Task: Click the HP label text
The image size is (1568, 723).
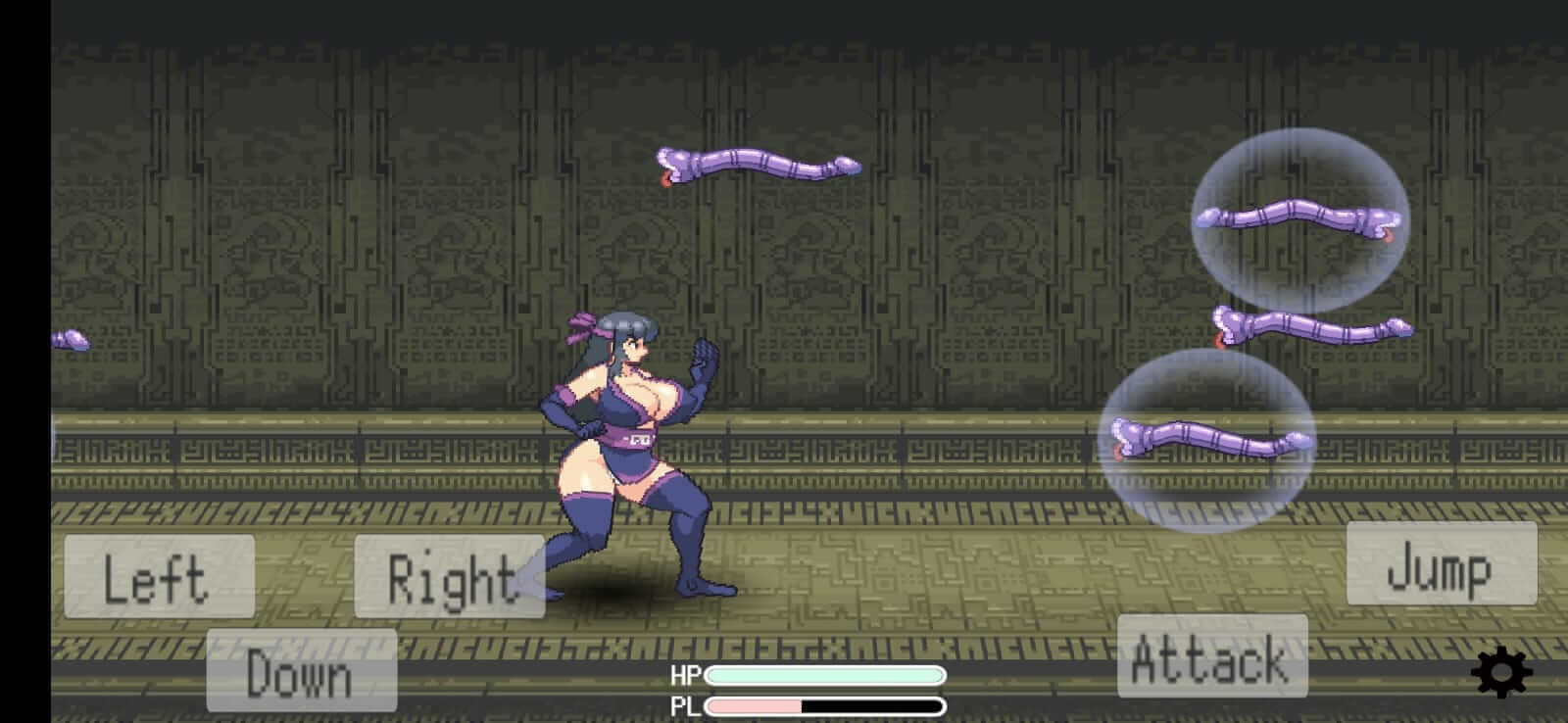Action: click(x=687, y=674)
